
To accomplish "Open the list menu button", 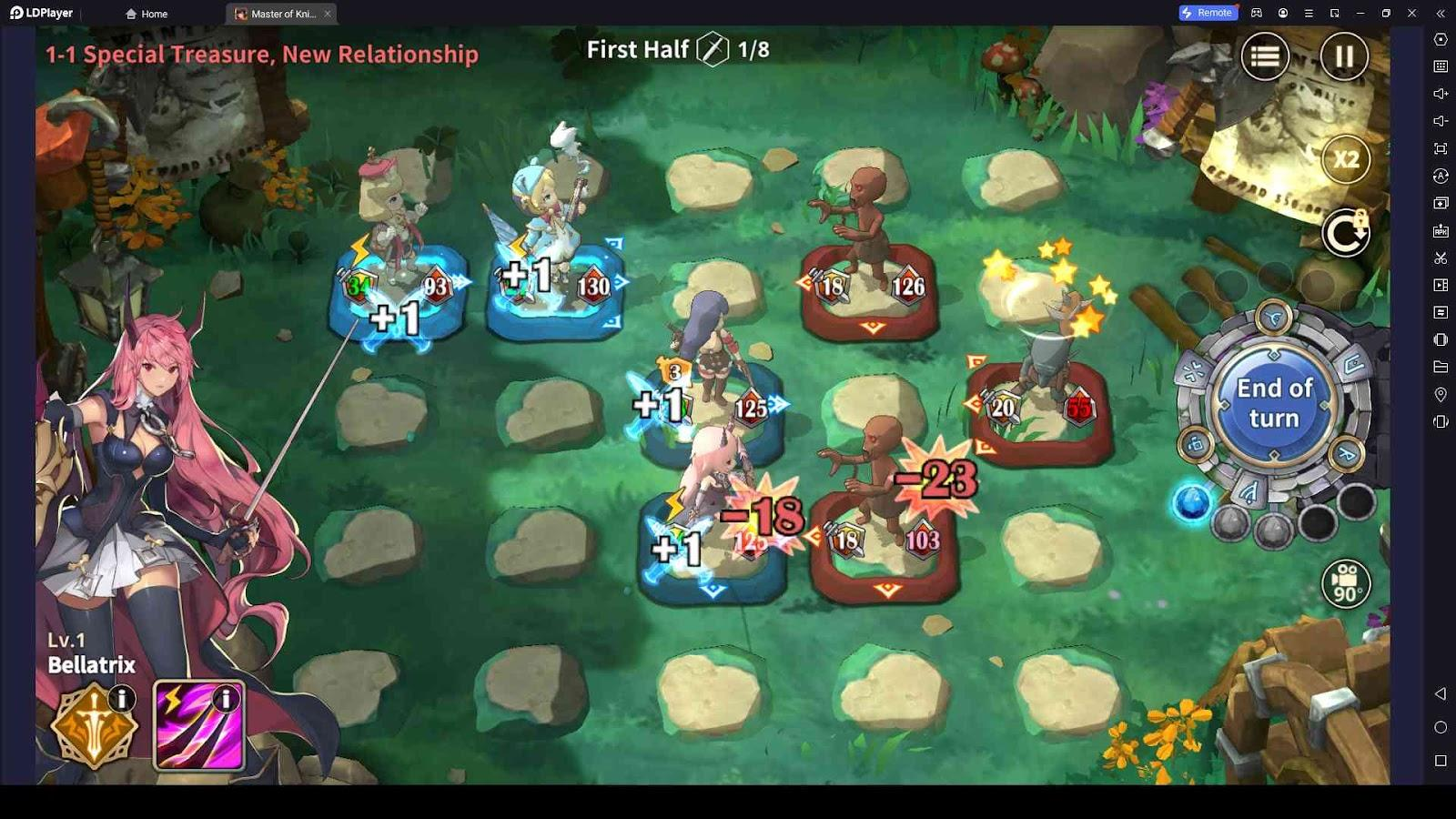I will (x=1265, y=56).
